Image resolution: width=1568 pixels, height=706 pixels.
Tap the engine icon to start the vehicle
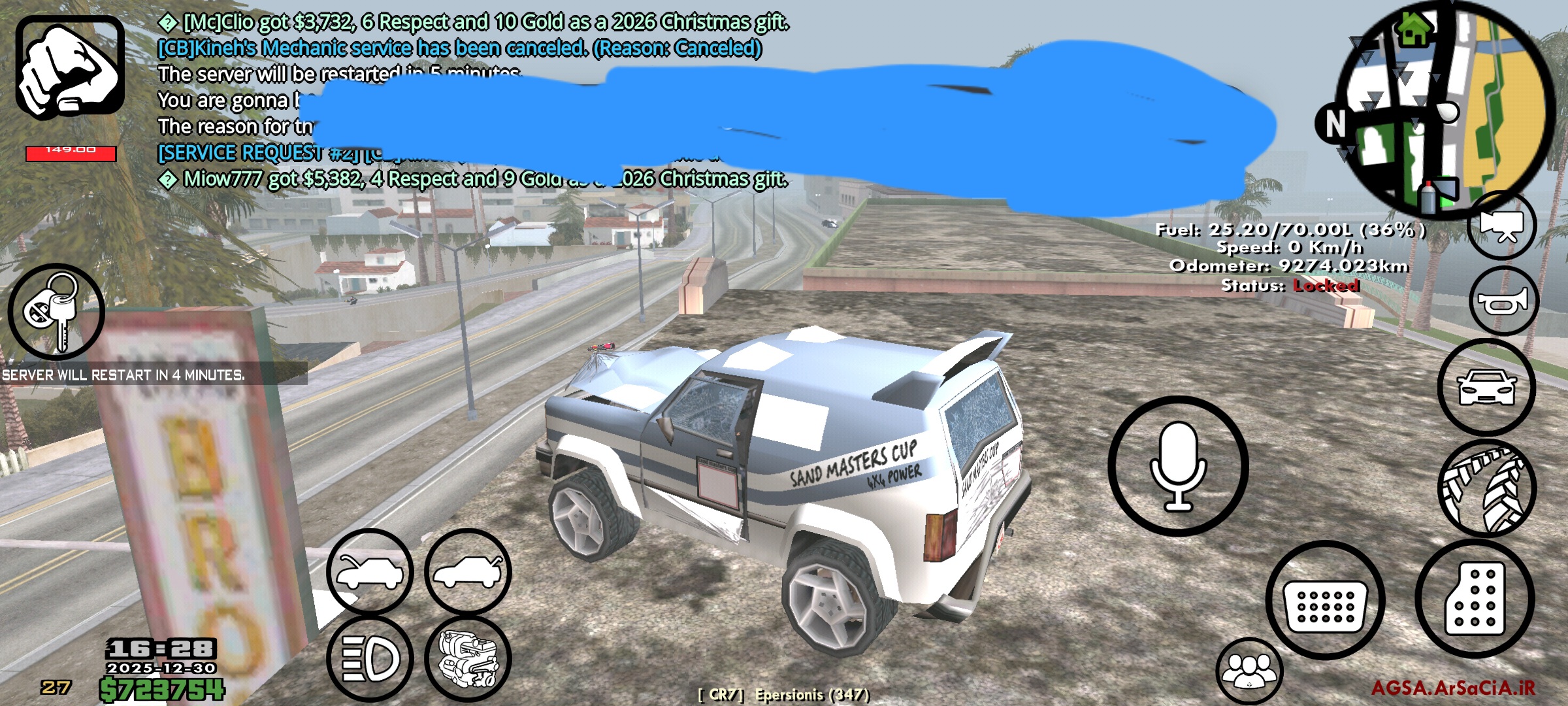[469, 657]
